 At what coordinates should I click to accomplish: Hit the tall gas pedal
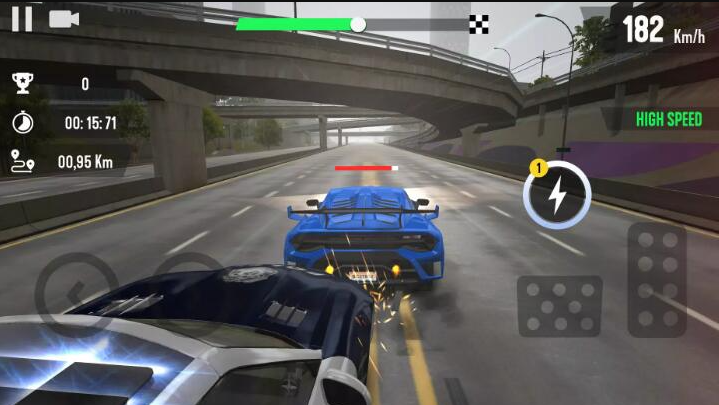656,278
